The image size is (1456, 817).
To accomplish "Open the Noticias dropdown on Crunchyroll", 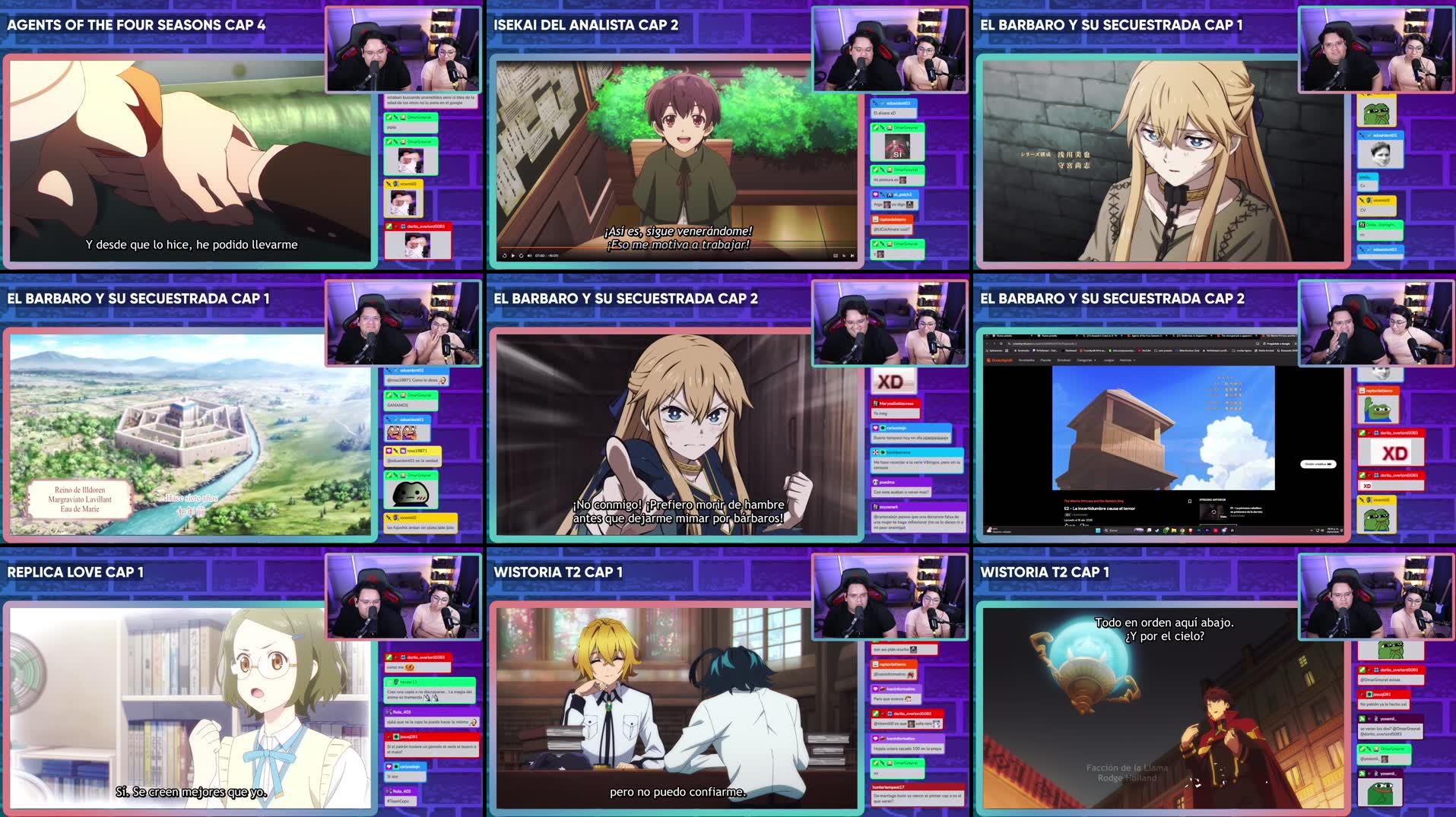I will (x=1125, y=360).
